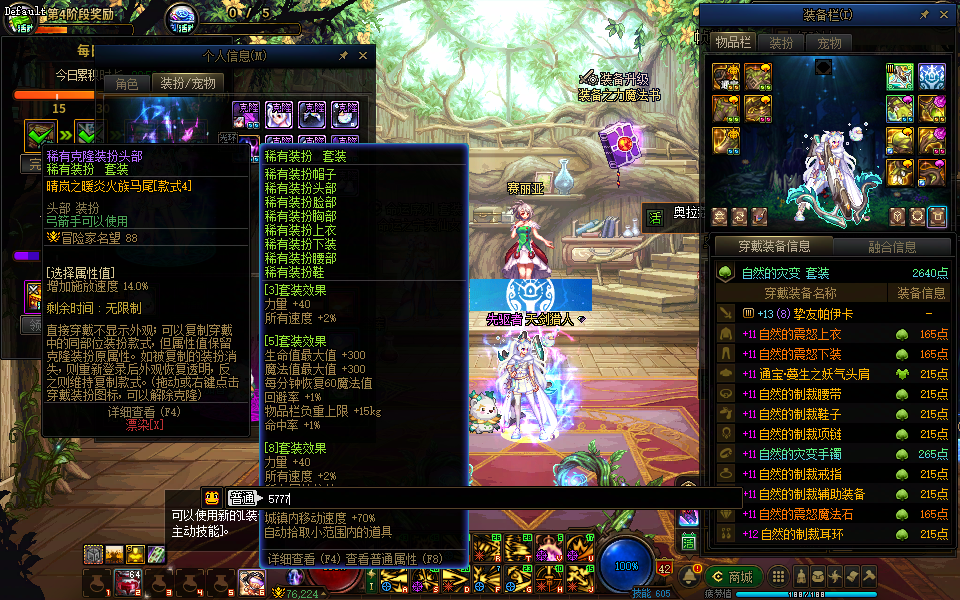
Task: Open the 宠物 tab in equipment window
Action: tap(829, 43)
